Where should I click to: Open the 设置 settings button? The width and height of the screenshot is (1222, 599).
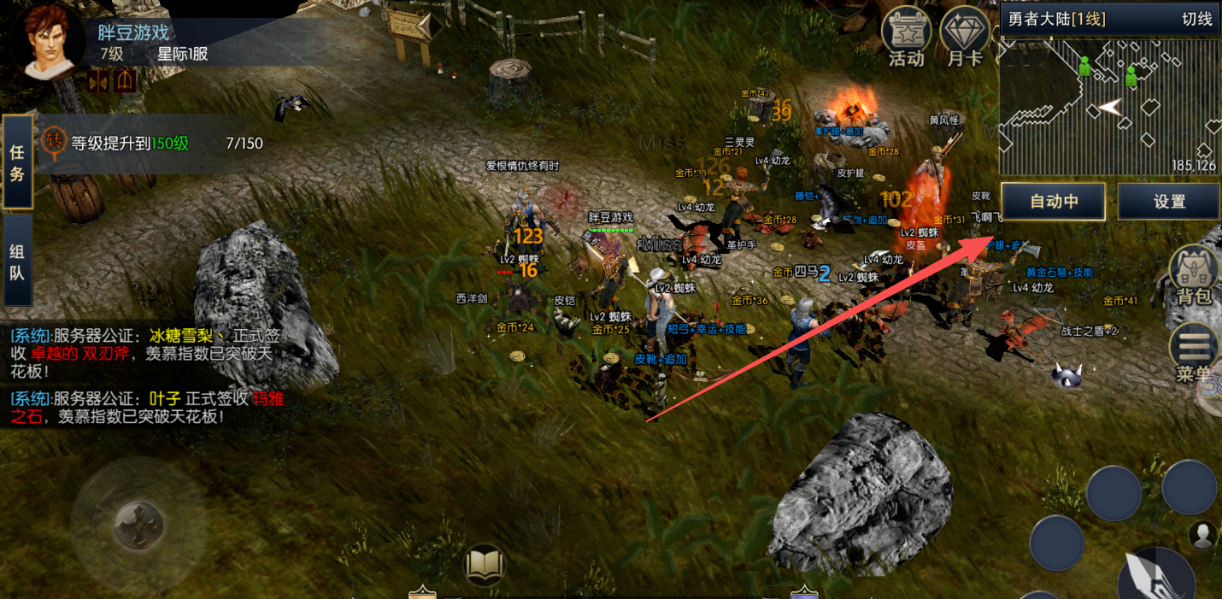point(1168,201)
